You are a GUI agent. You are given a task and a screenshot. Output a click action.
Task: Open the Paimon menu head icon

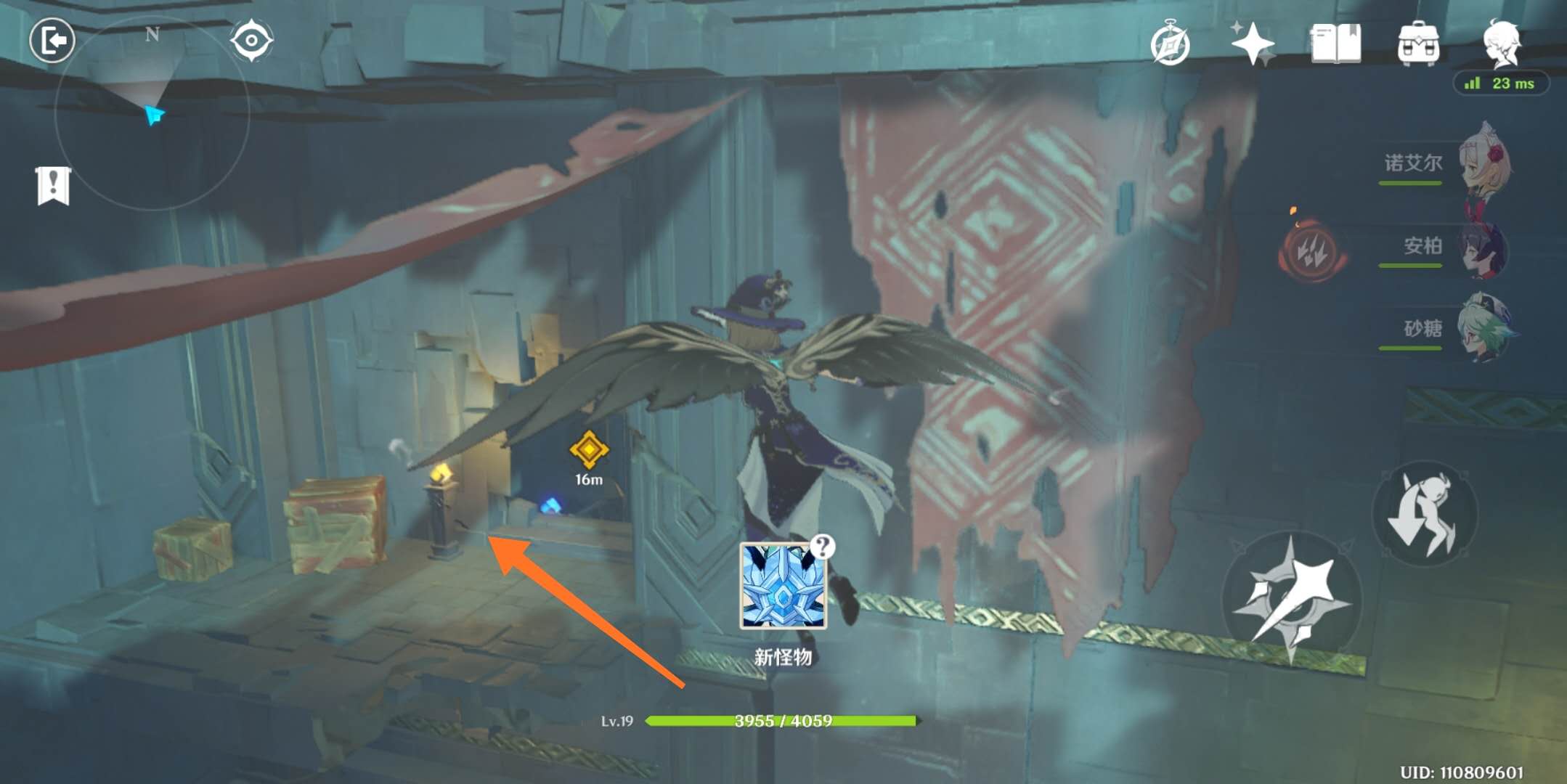click(x=1501, y=42)
